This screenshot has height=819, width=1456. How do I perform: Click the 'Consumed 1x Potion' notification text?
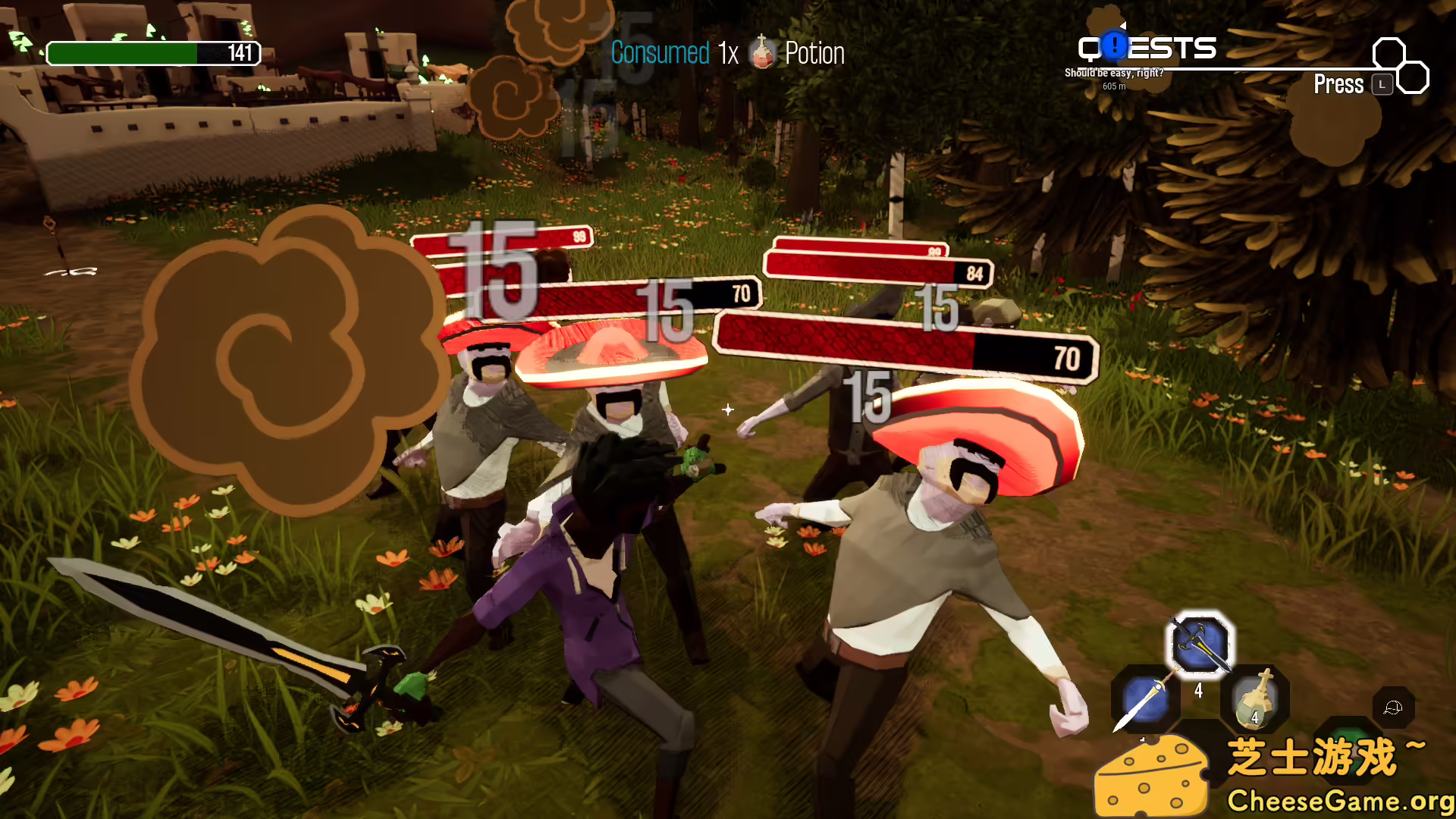pos(728,53)
